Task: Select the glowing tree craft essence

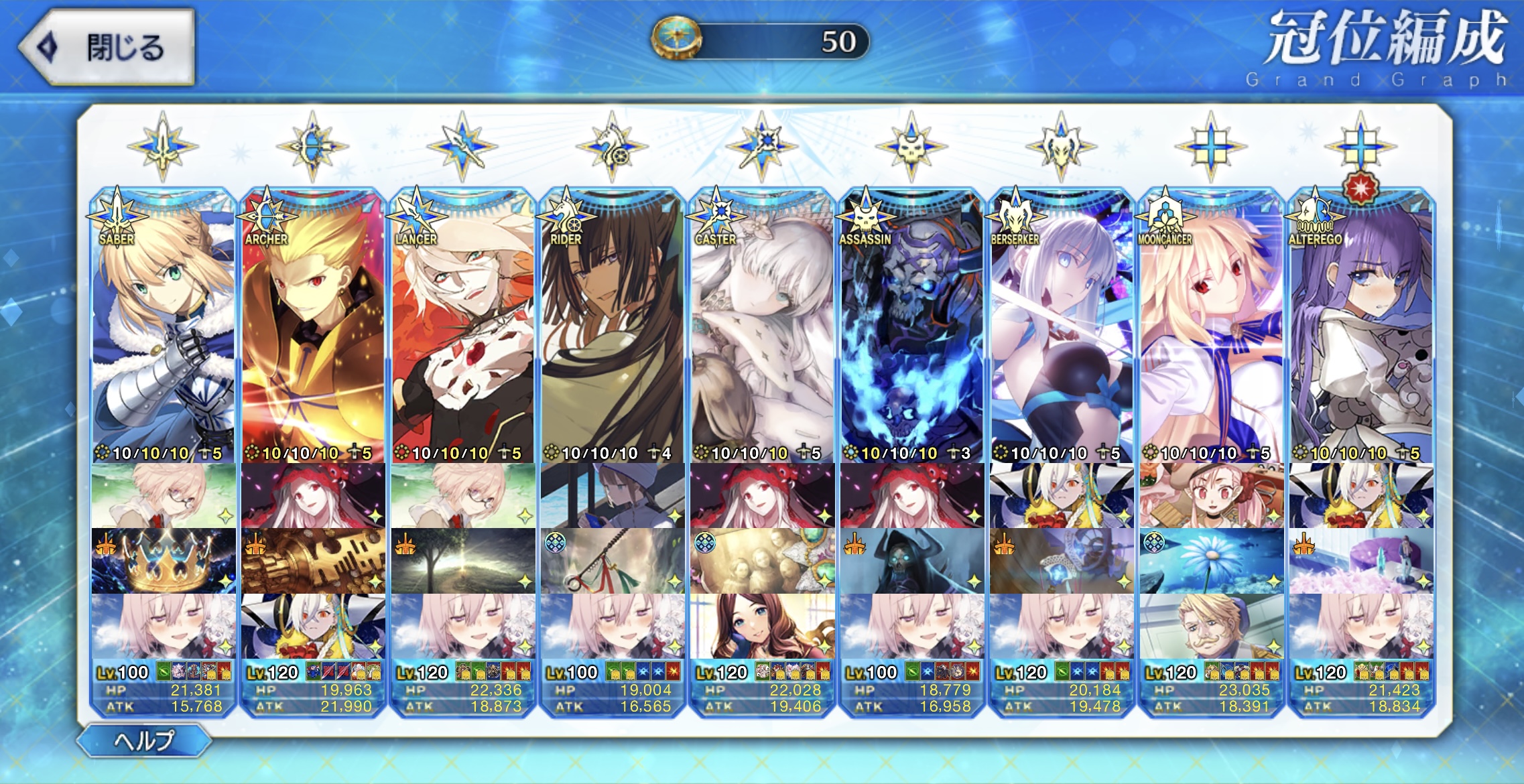Action: coord(462,561)
